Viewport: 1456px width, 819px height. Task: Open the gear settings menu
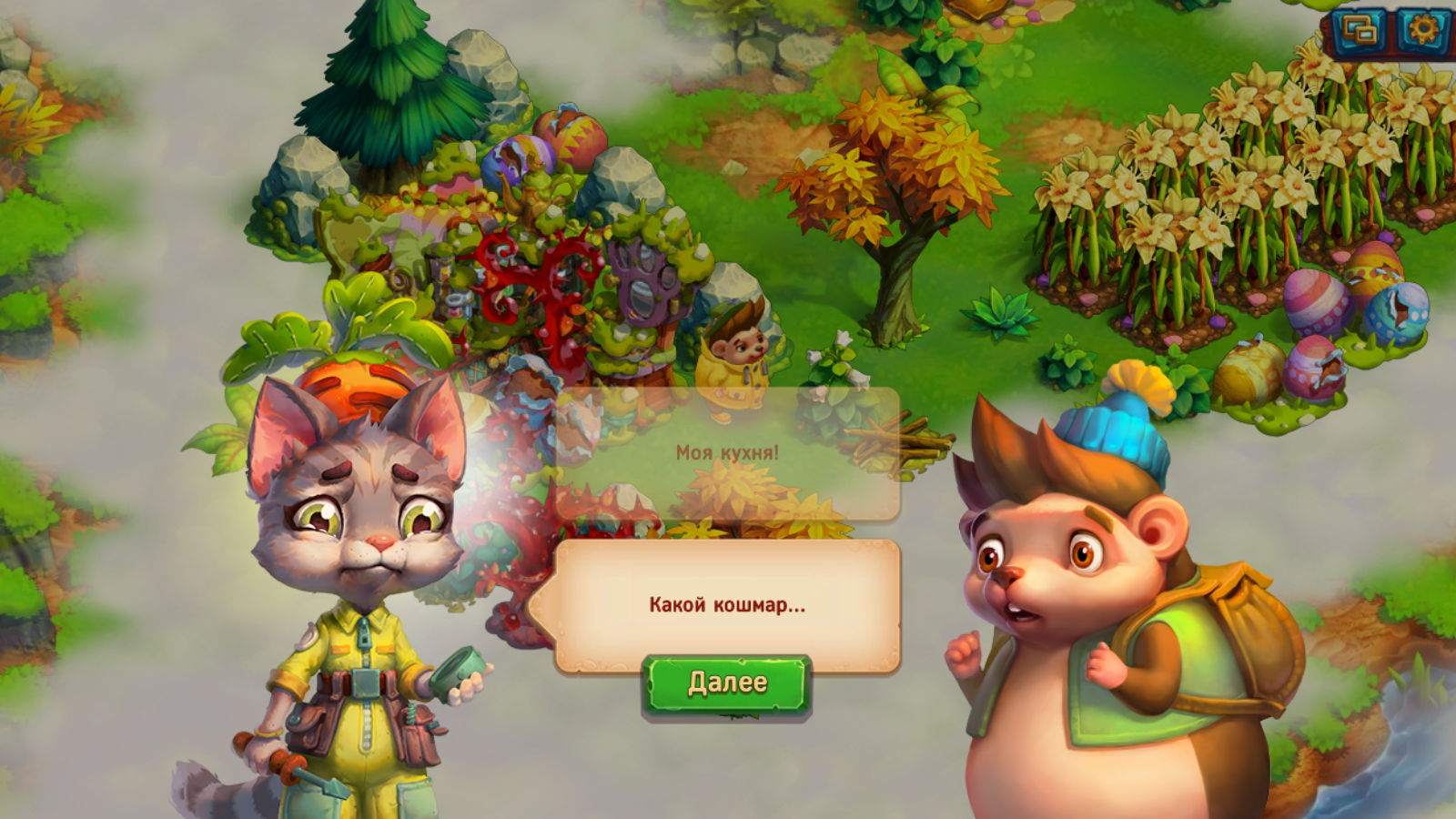click(x=1421, y=32)
